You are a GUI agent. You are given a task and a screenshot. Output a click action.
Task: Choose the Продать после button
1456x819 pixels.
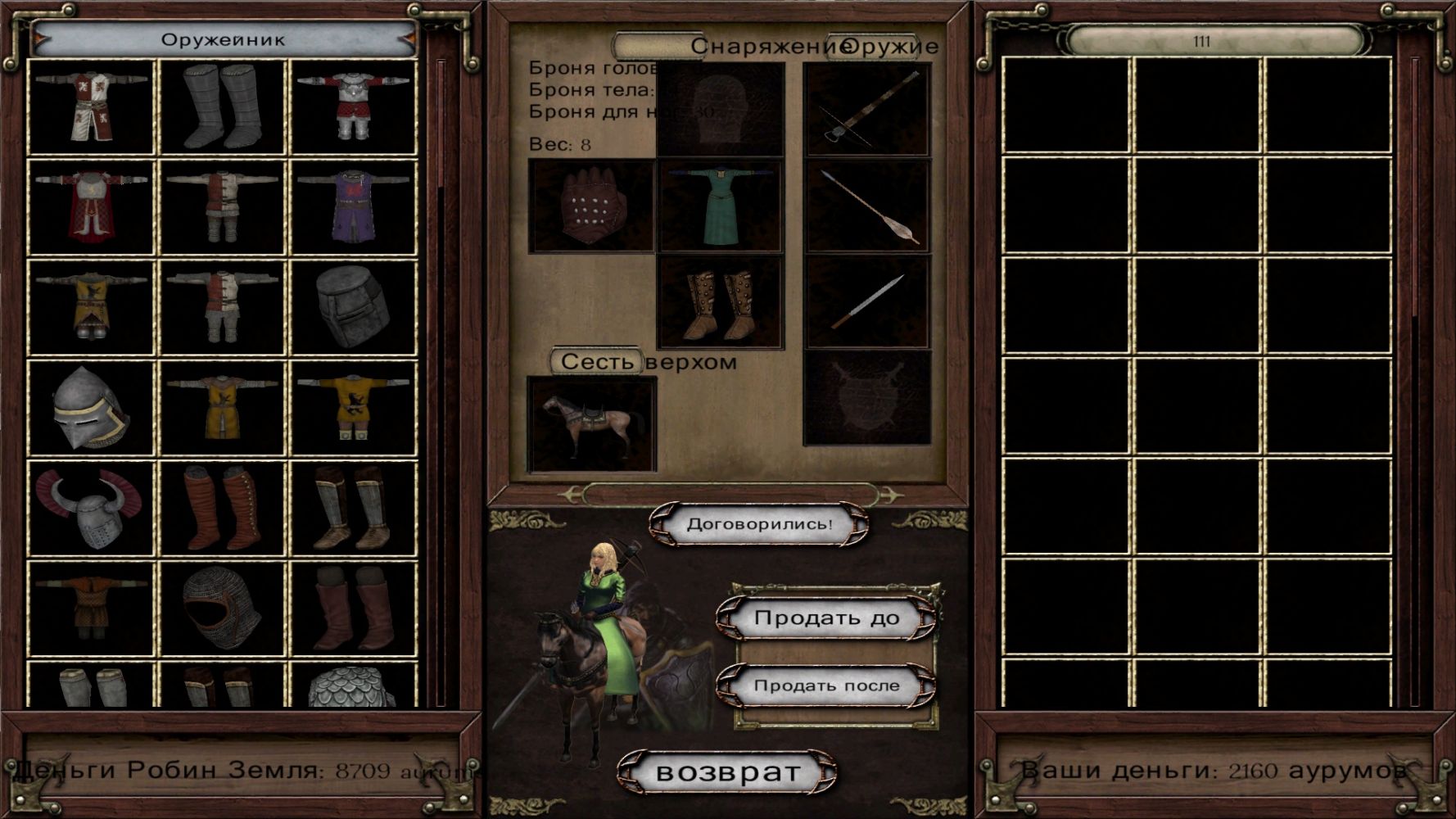(826, 686)
